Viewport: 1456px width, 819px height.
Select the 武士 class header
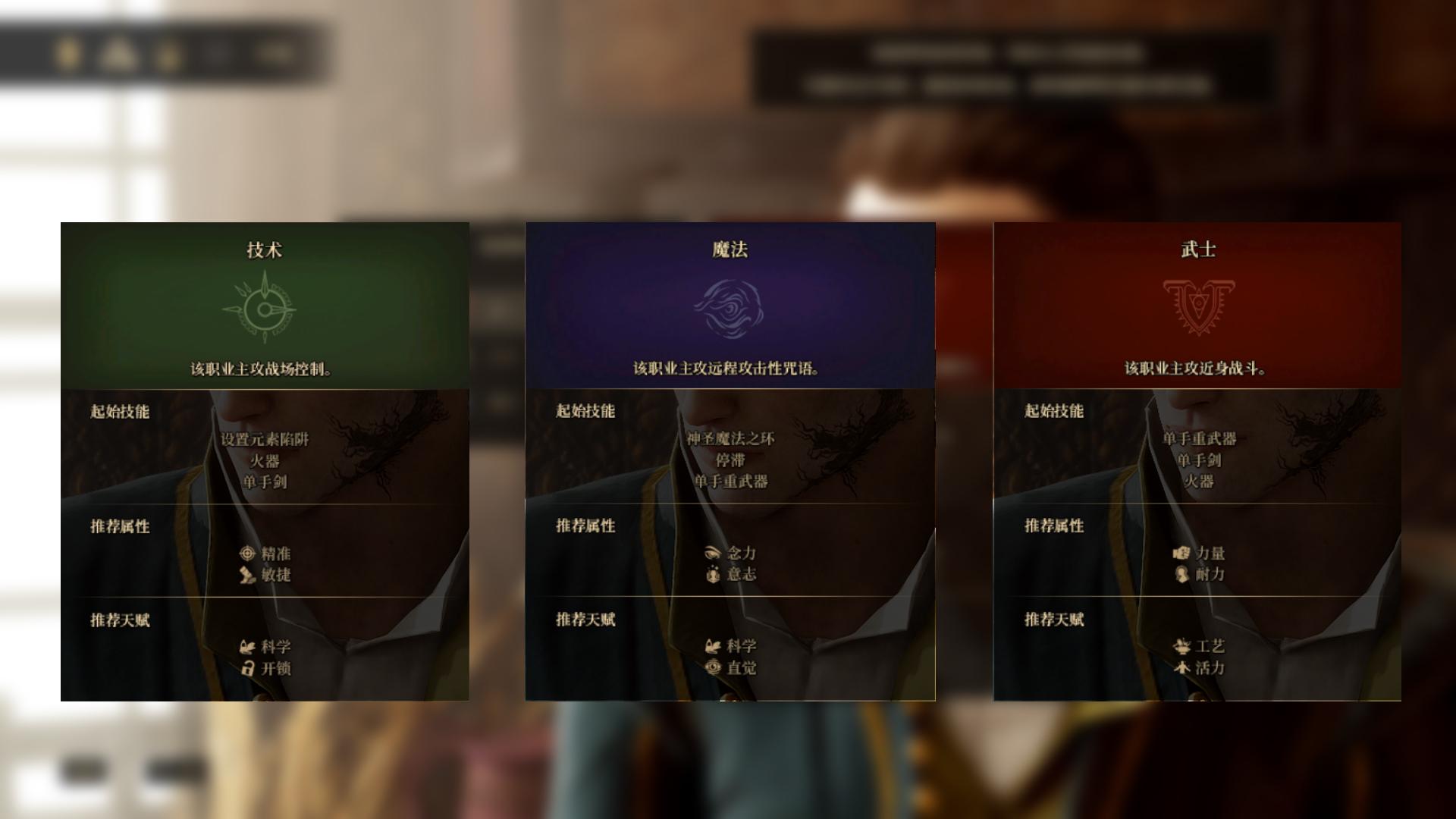click(x=1199, y=249)
